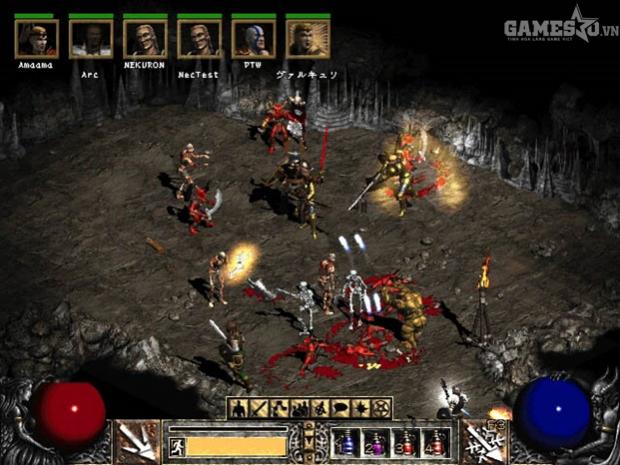Choose NEKURON's portrait
620x465 pixels.
(x=145, y=39)
